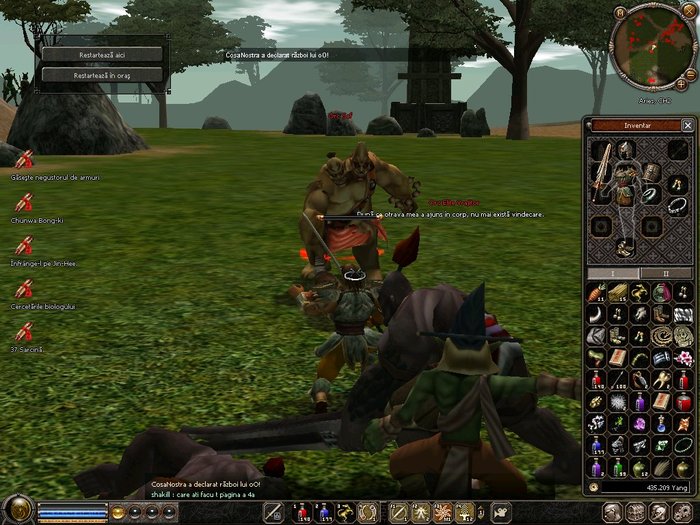700x525 pixels.
Task: Select the pink flower item in inventory
Action: coord(684,357)
